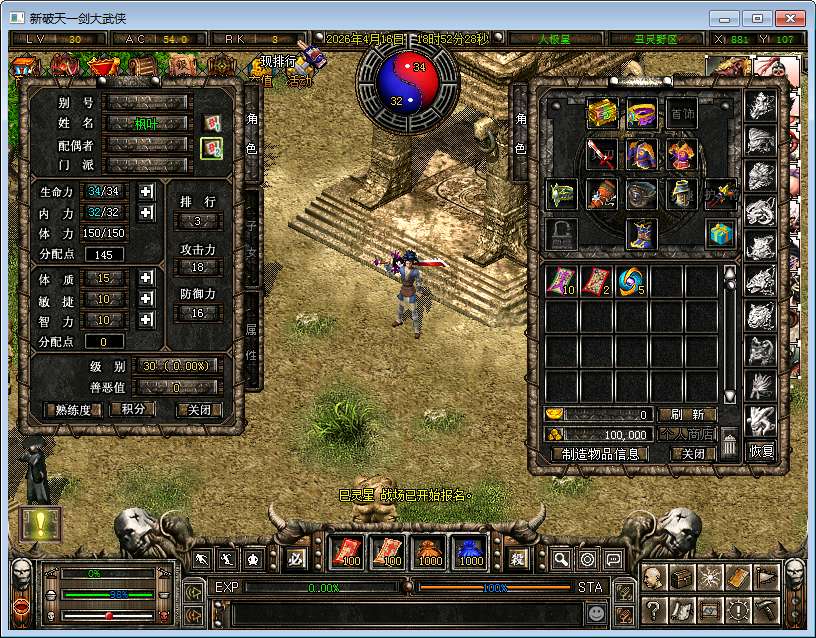Add a point to 敏捷 agility
This screenshot has width=816, height=638.
coord(147,299)
